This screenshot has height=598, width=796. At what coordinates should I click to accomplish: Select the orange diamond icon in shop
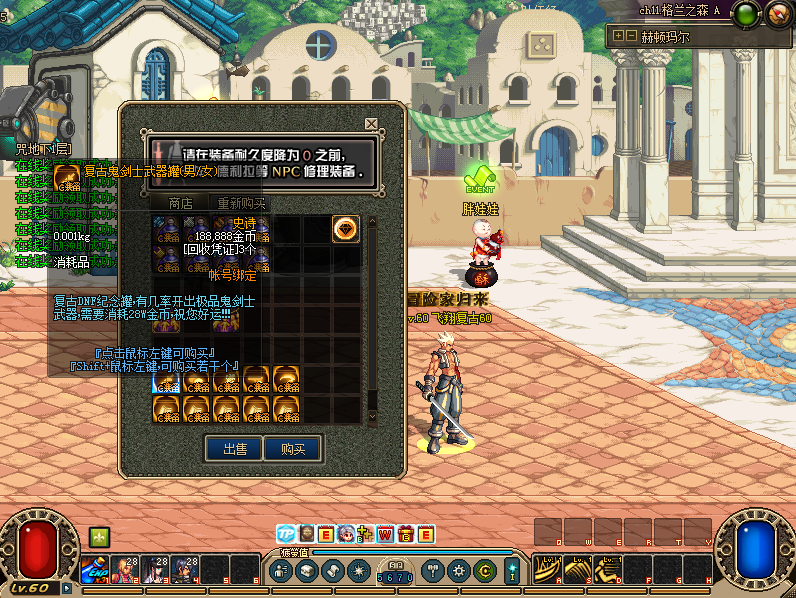(346, 229)
